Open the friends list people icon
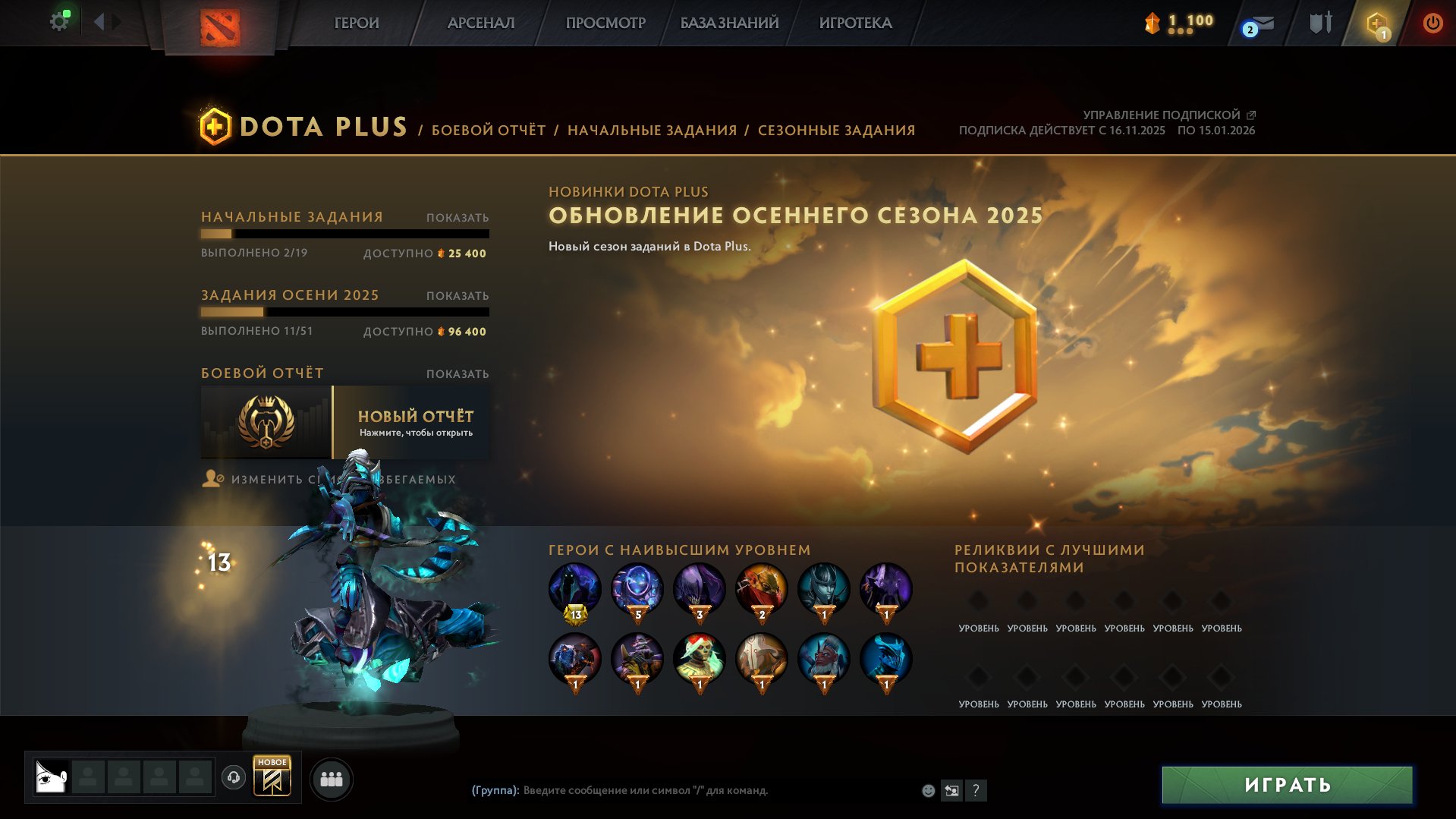1456x819 pixels. pyautogui.click(x=331, y=778)
